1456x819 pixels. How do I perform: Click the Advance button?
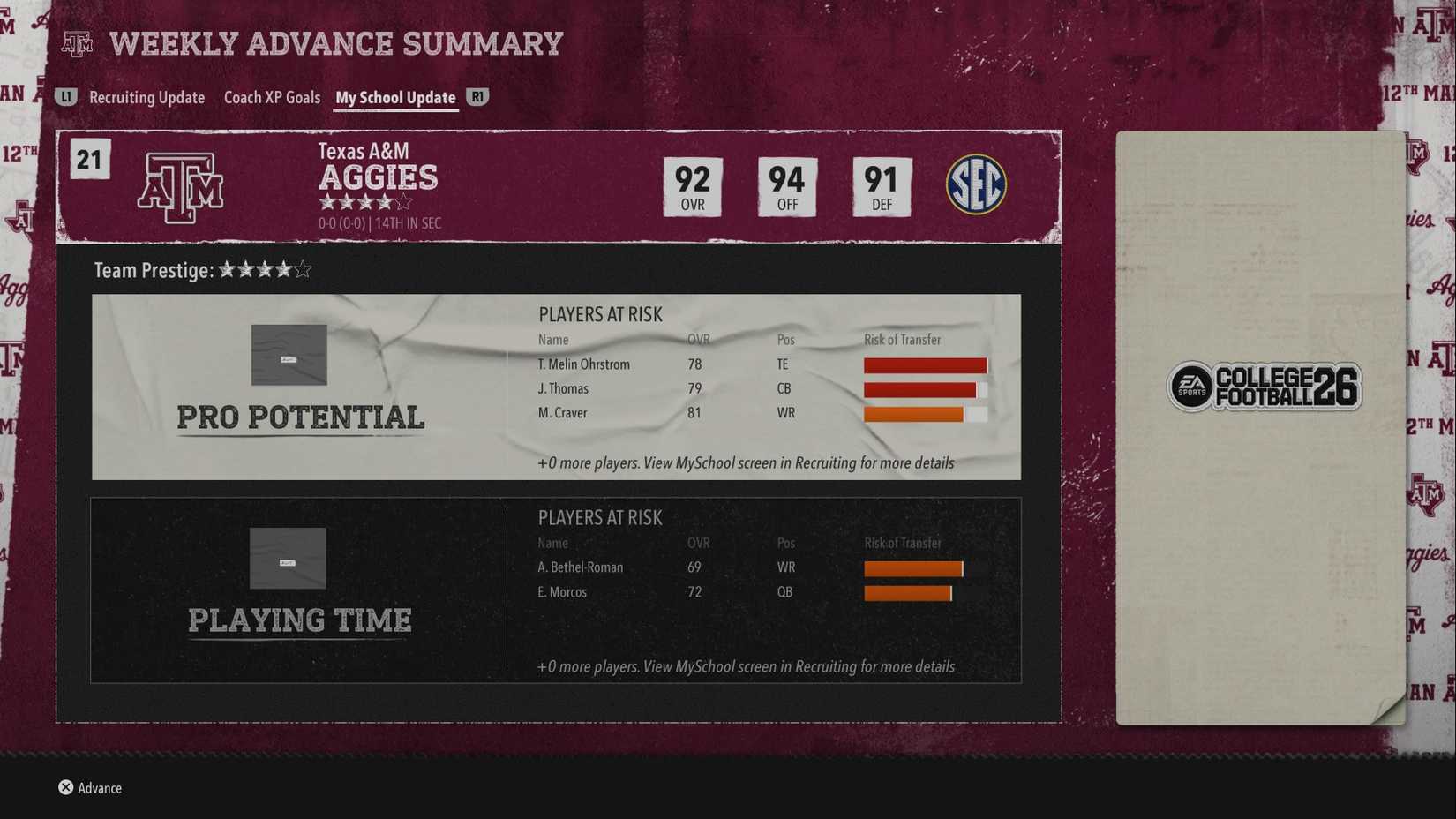pyautogui.click(x=99, y=787)
